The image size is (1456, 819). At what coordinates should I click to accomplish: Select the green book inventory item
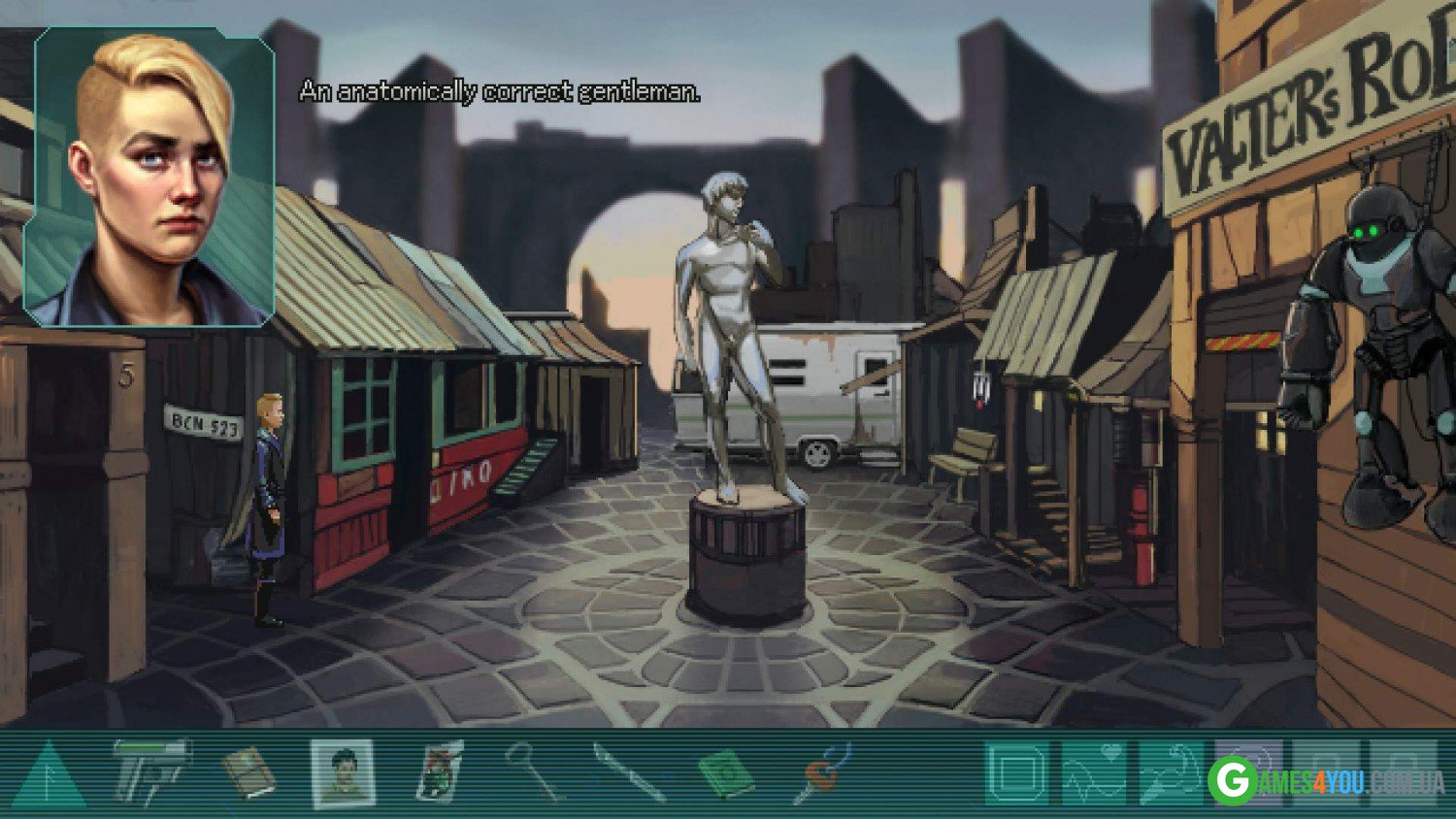[726, 775]
